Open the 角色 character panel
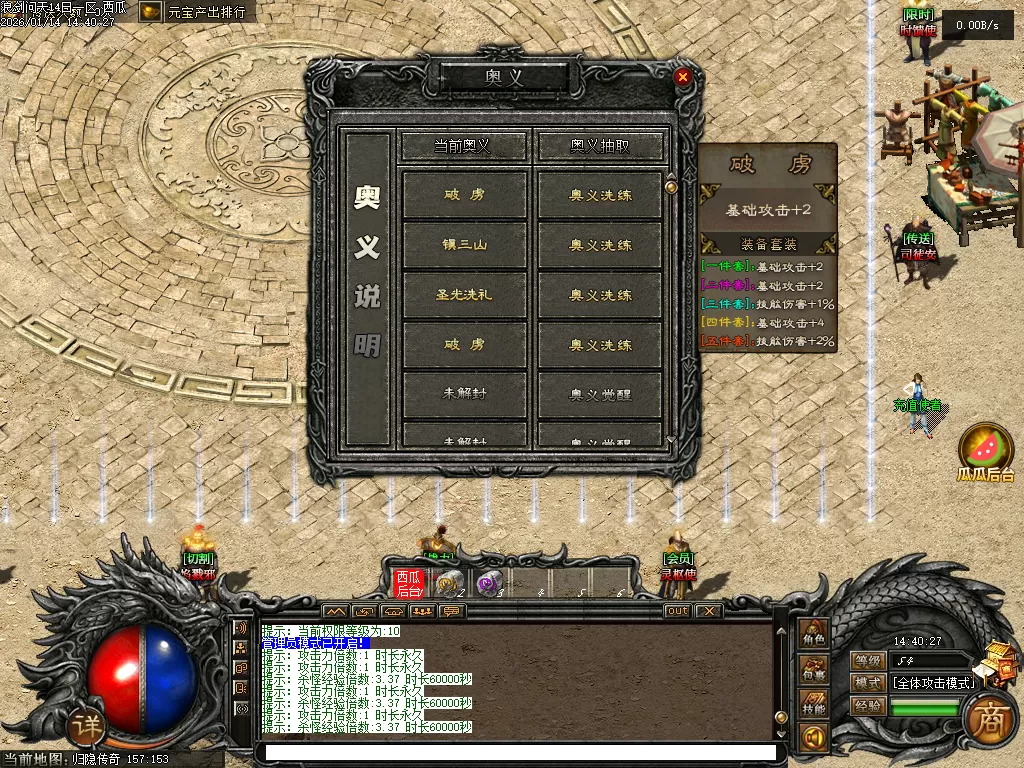The image size is (1024, 768). [x=813, y=637]
